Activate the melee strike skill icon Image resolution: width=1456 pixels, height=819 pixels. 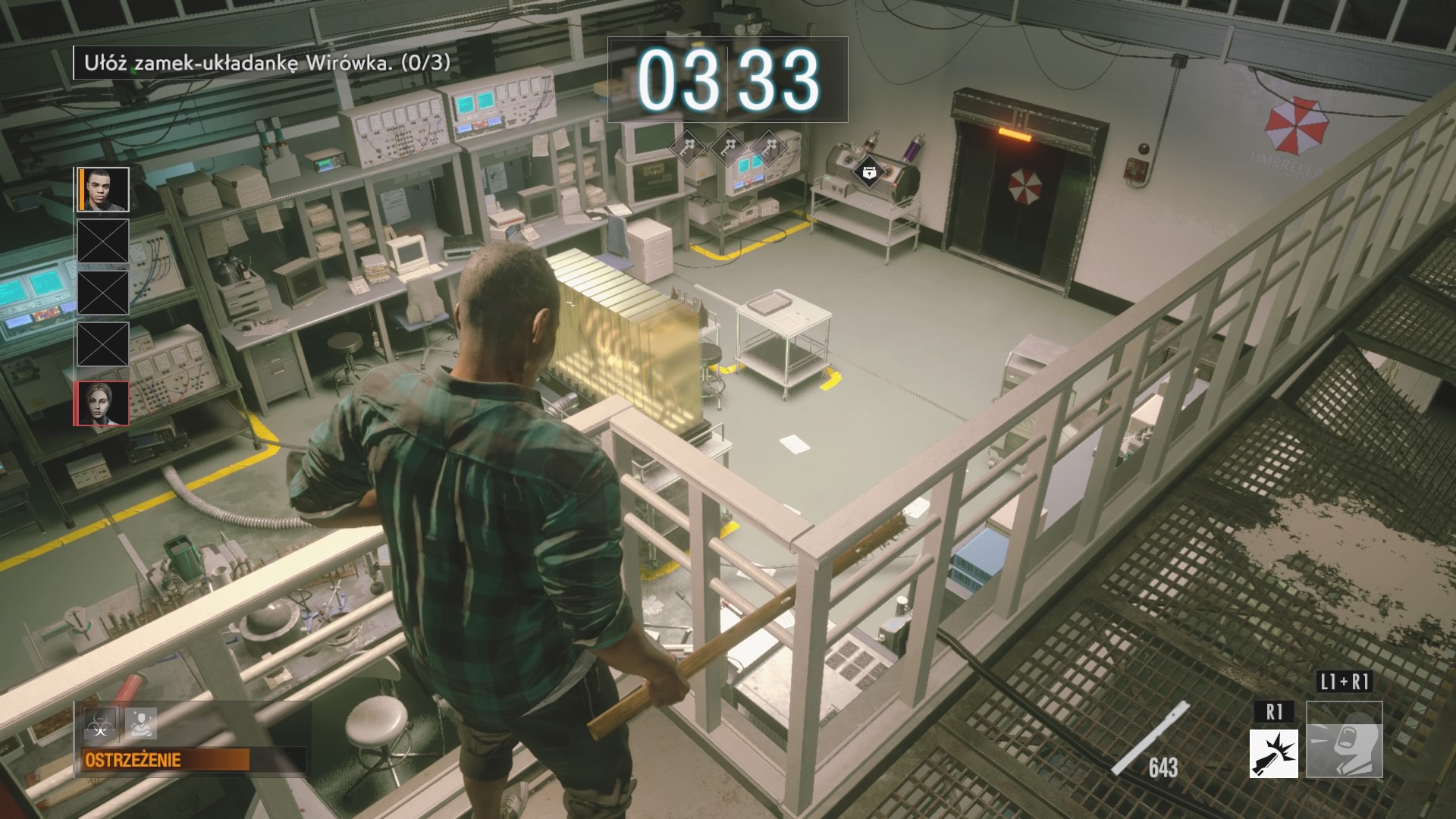coord(1273,753)
